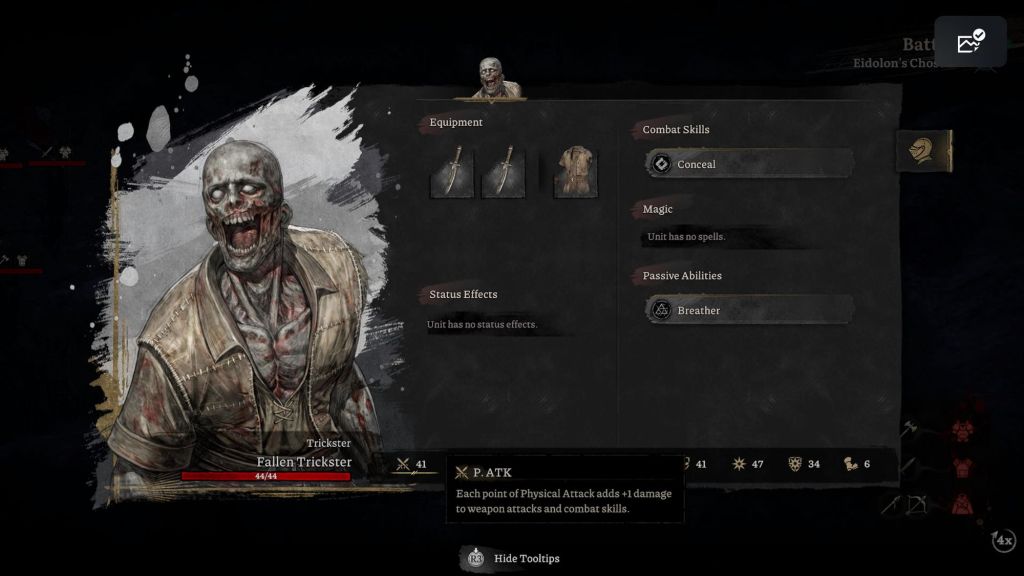
Task: Click the shield stat showing 34
Action: click(x=805, y=464)
